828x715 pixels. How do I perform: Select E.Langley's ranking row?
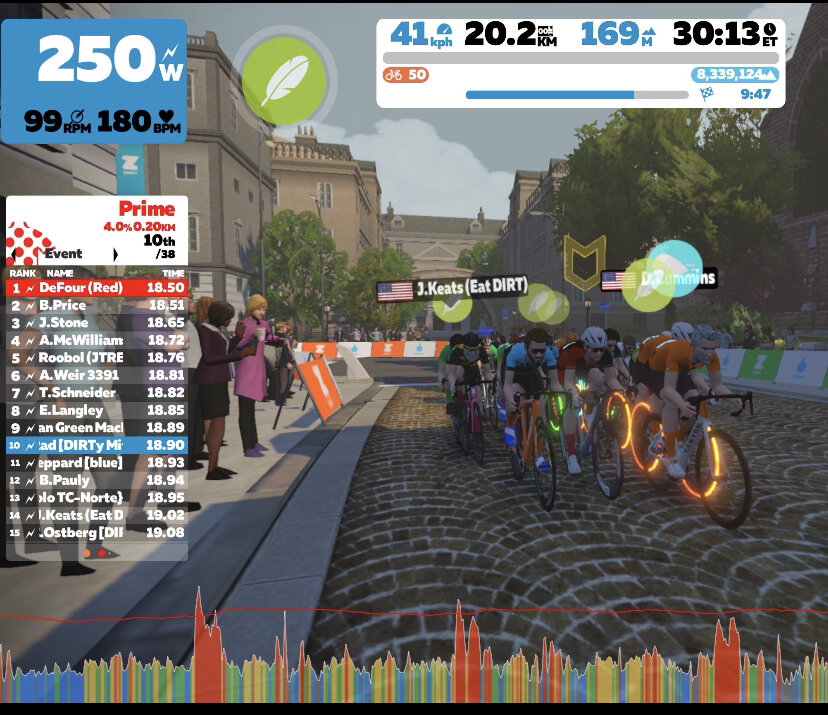tap(97, 410)
